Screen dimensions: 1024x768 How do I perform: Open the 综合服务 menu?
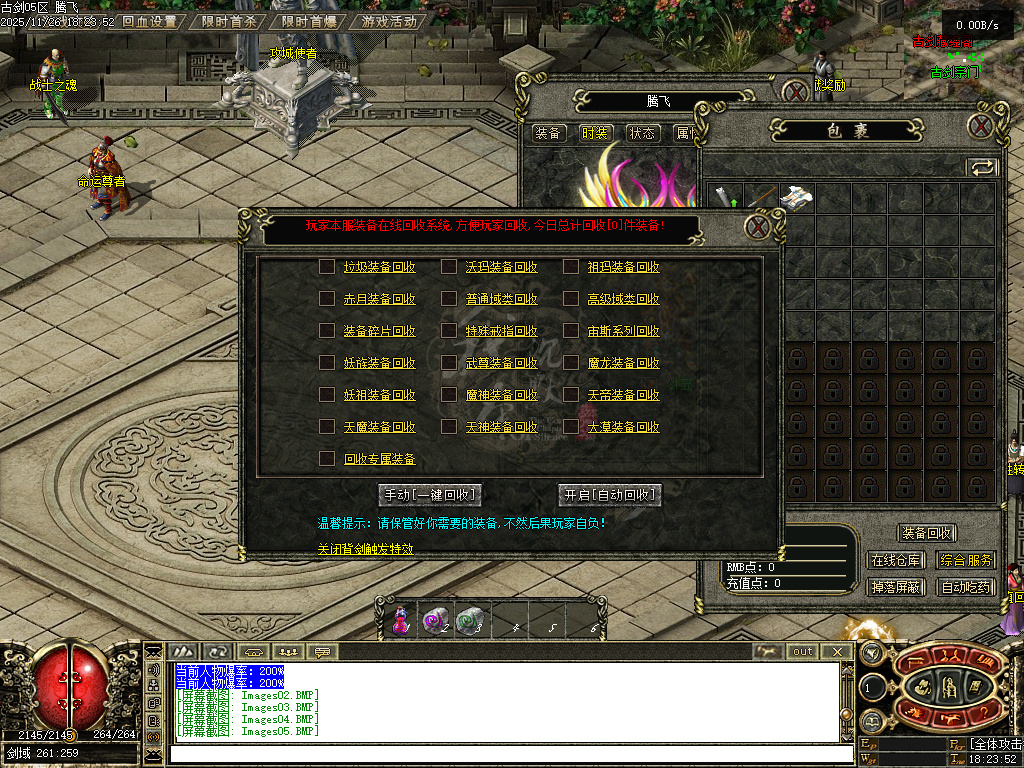(x=967, y=561)
